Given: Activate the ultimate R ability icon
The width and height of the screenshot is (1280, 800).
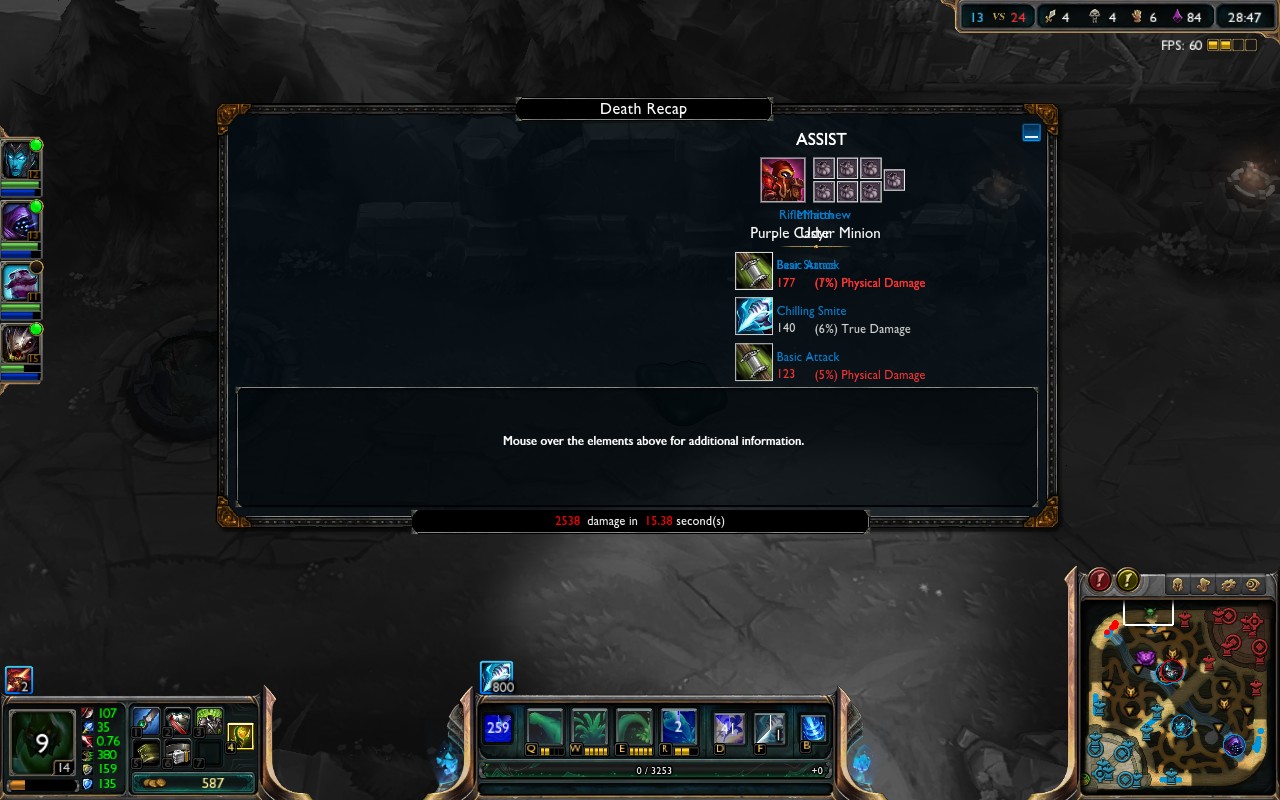Looking at the screenshot, I should (679, 727).
